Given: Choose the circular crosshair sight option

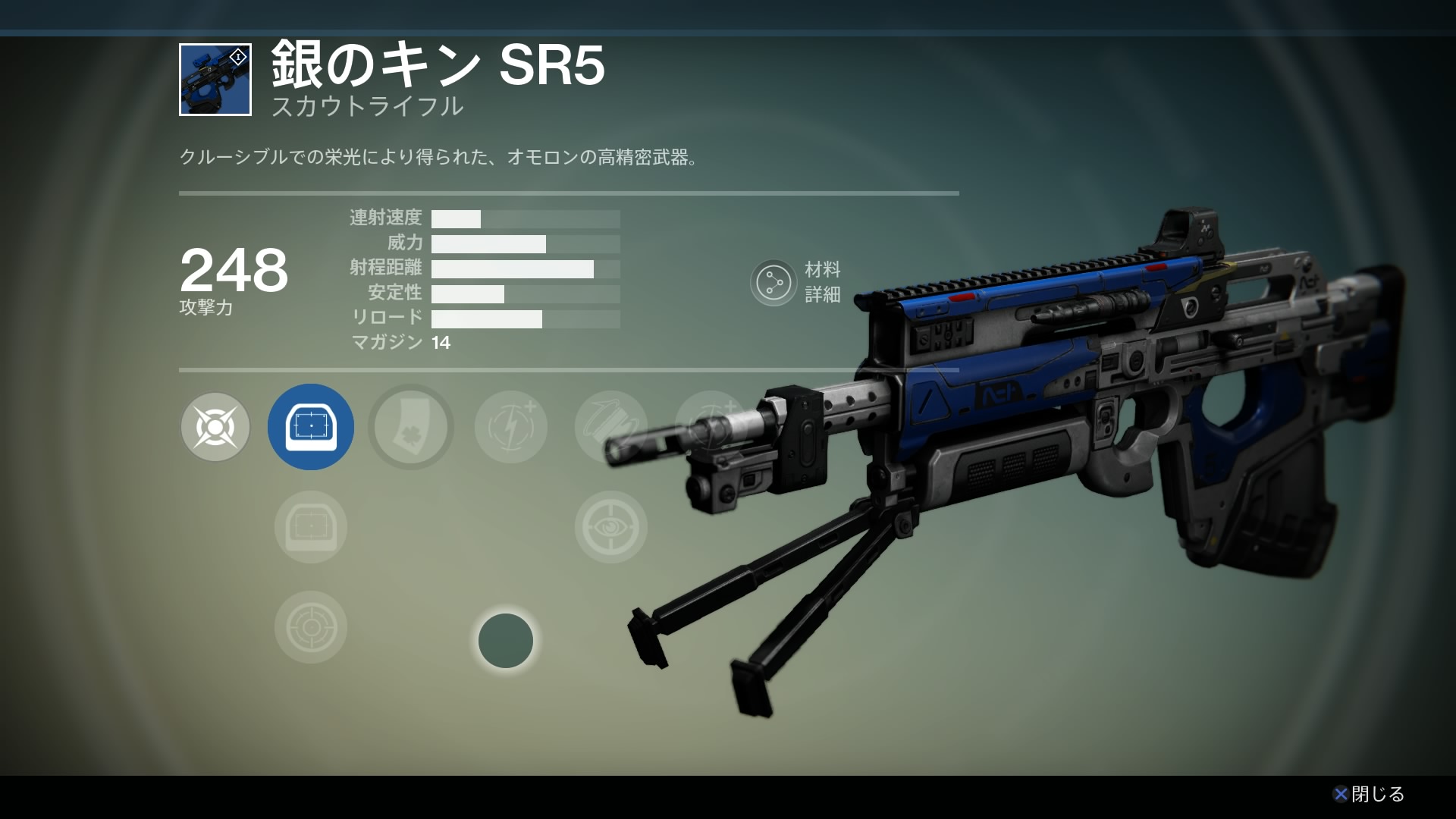Looking at the screenshot, I should (x=311, y=627).
